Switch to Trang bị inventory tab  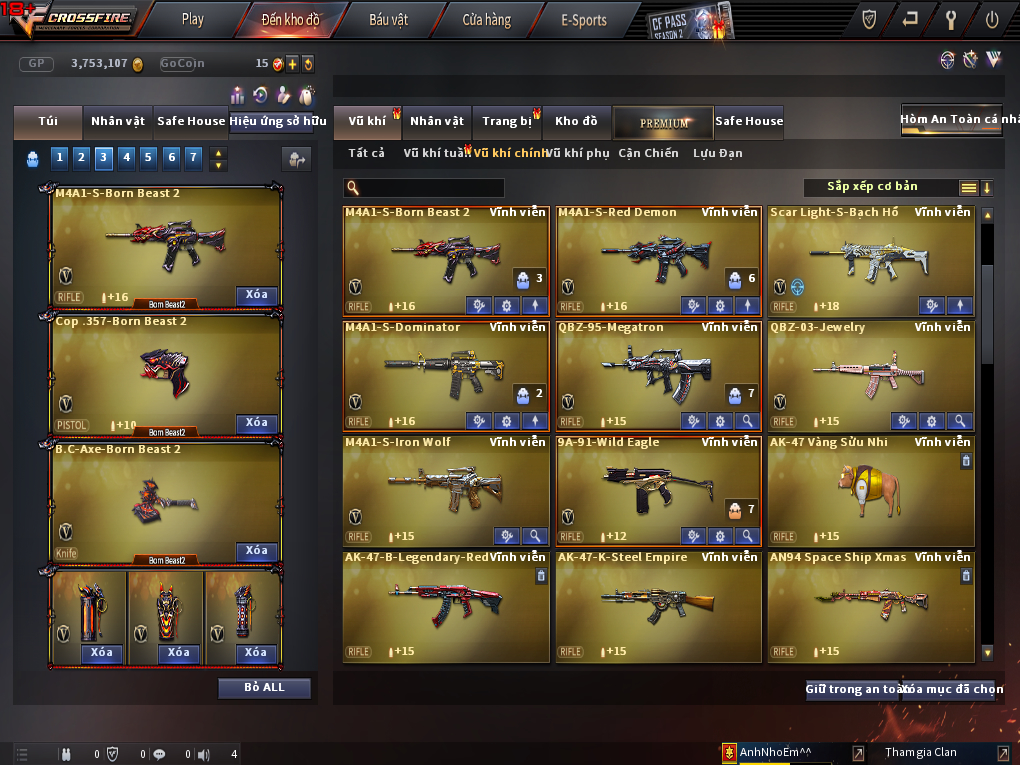(x=507, y=121)
